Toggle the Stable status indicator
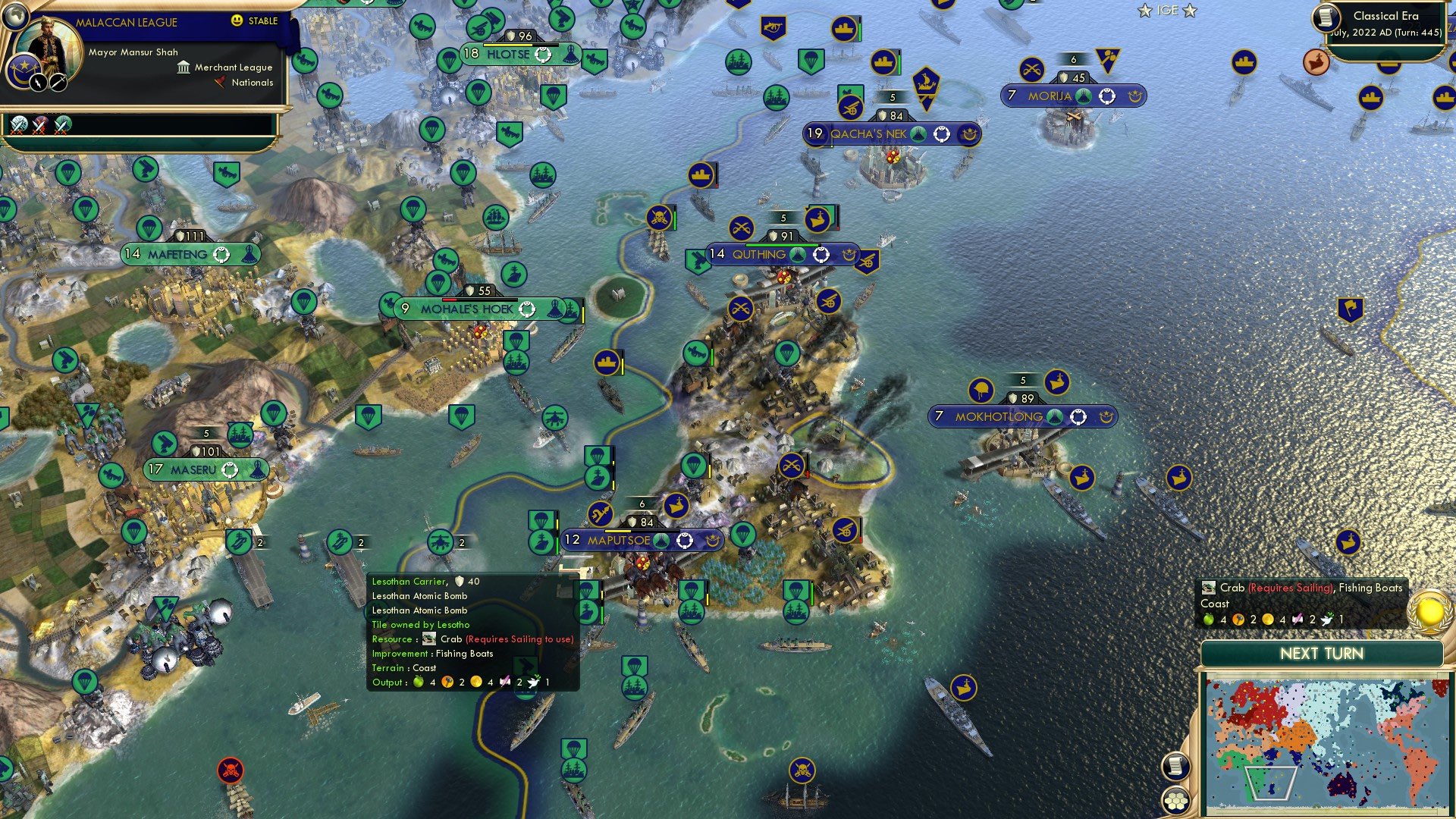The image size is (1456, 819). 262,21
